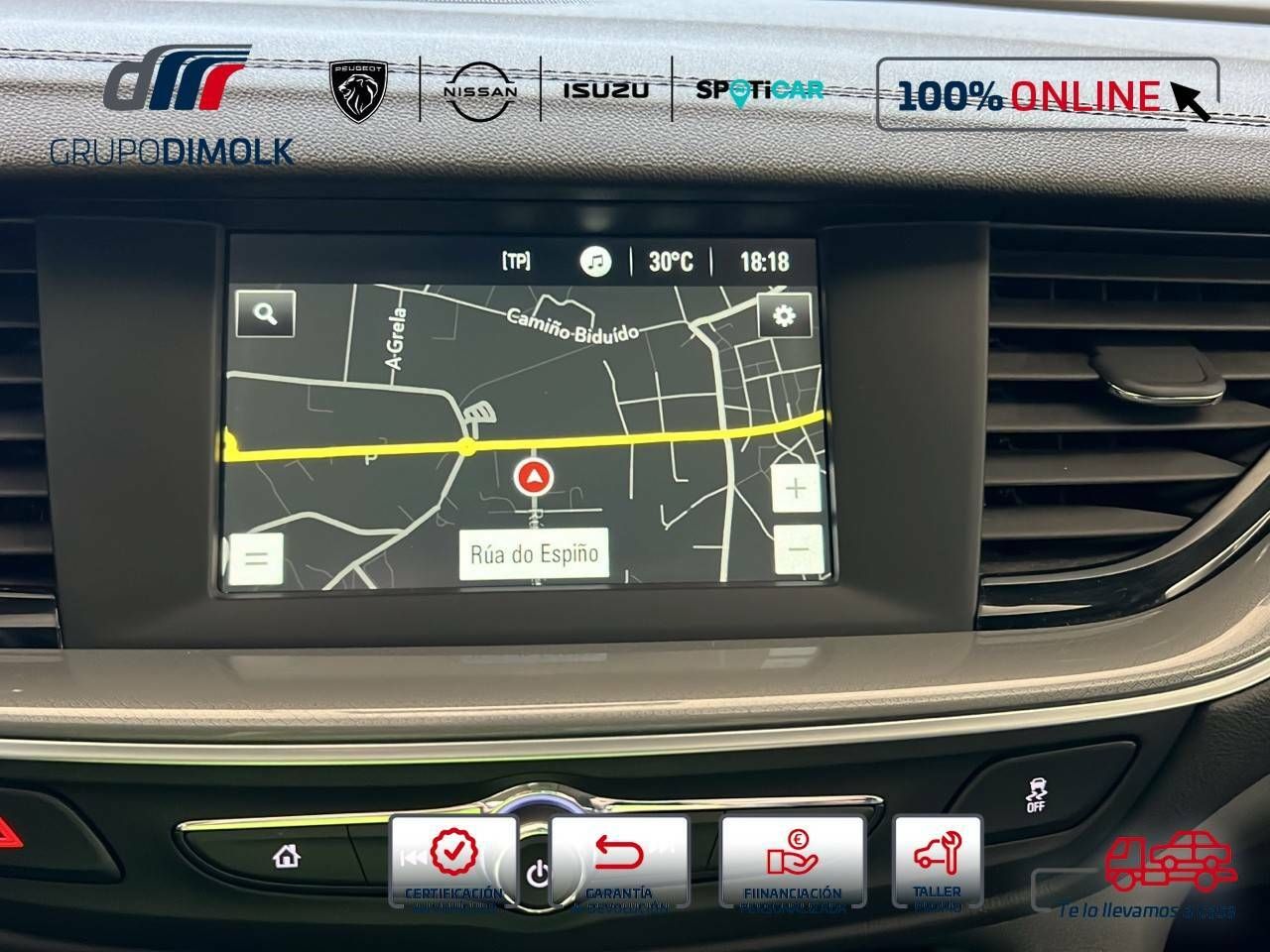Open the Taller workshop badge

pos(937,861)
